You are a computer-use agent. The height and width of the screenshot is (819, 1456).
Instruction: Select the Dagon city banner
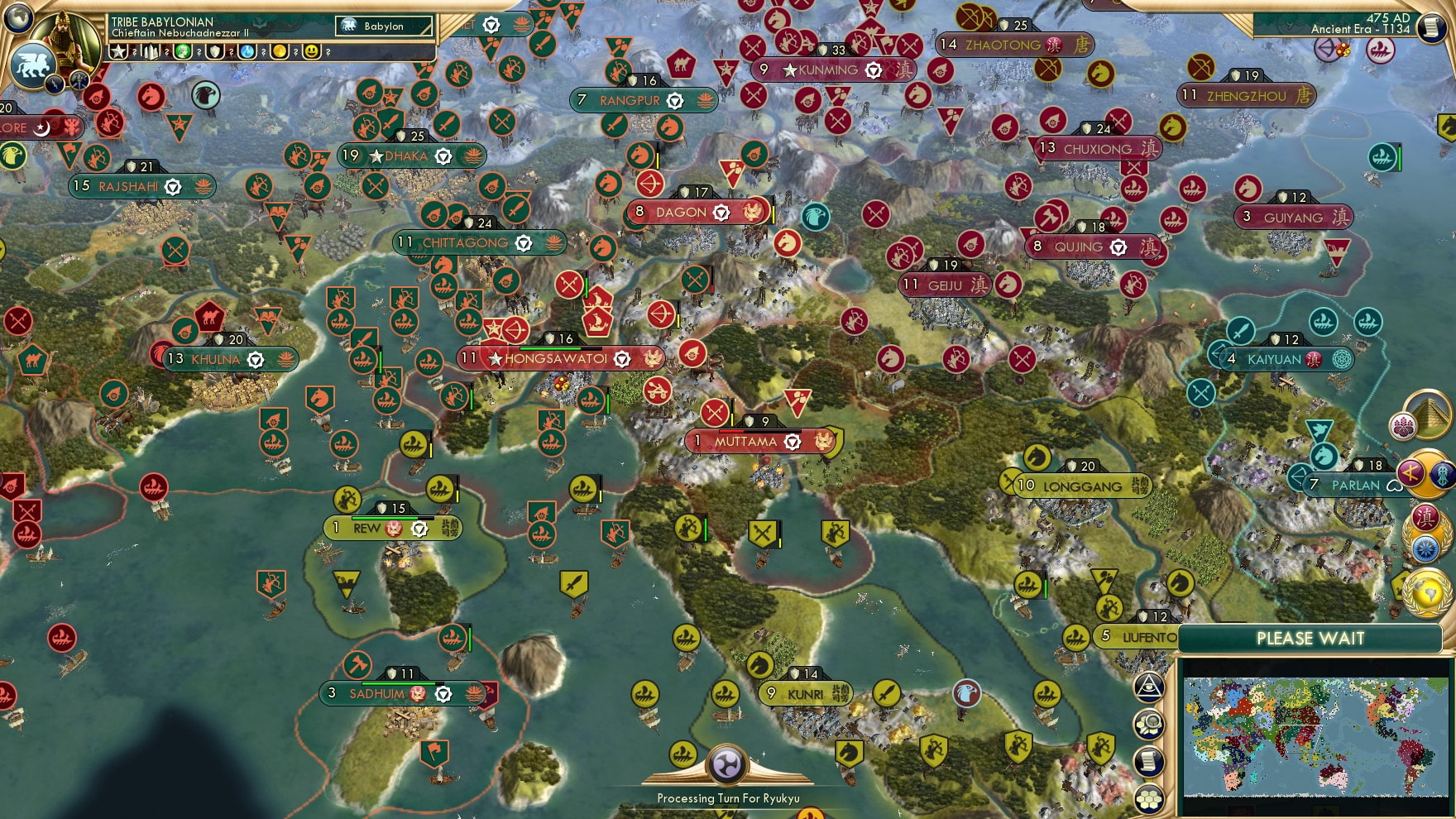tap(683, 212)
